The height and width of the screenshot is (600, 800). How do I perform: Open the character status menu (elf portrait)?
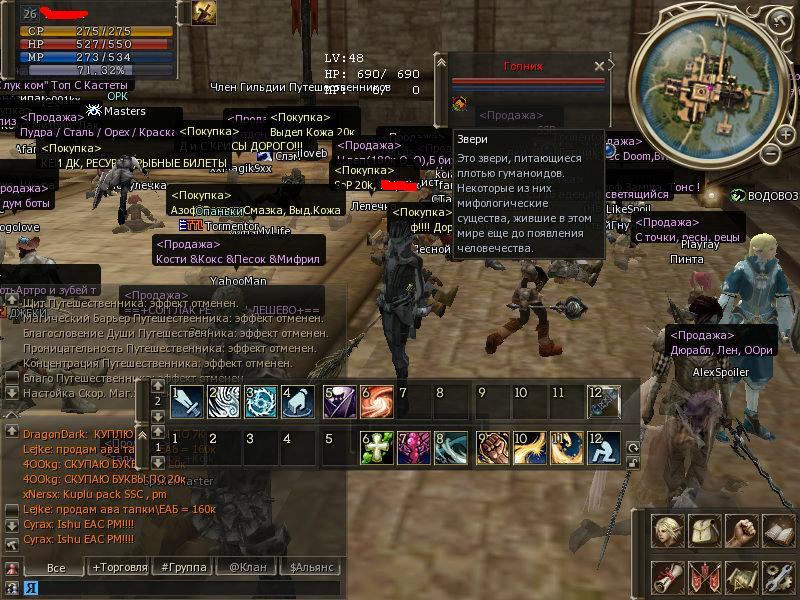pyautogui.click(x=667, y=531)
